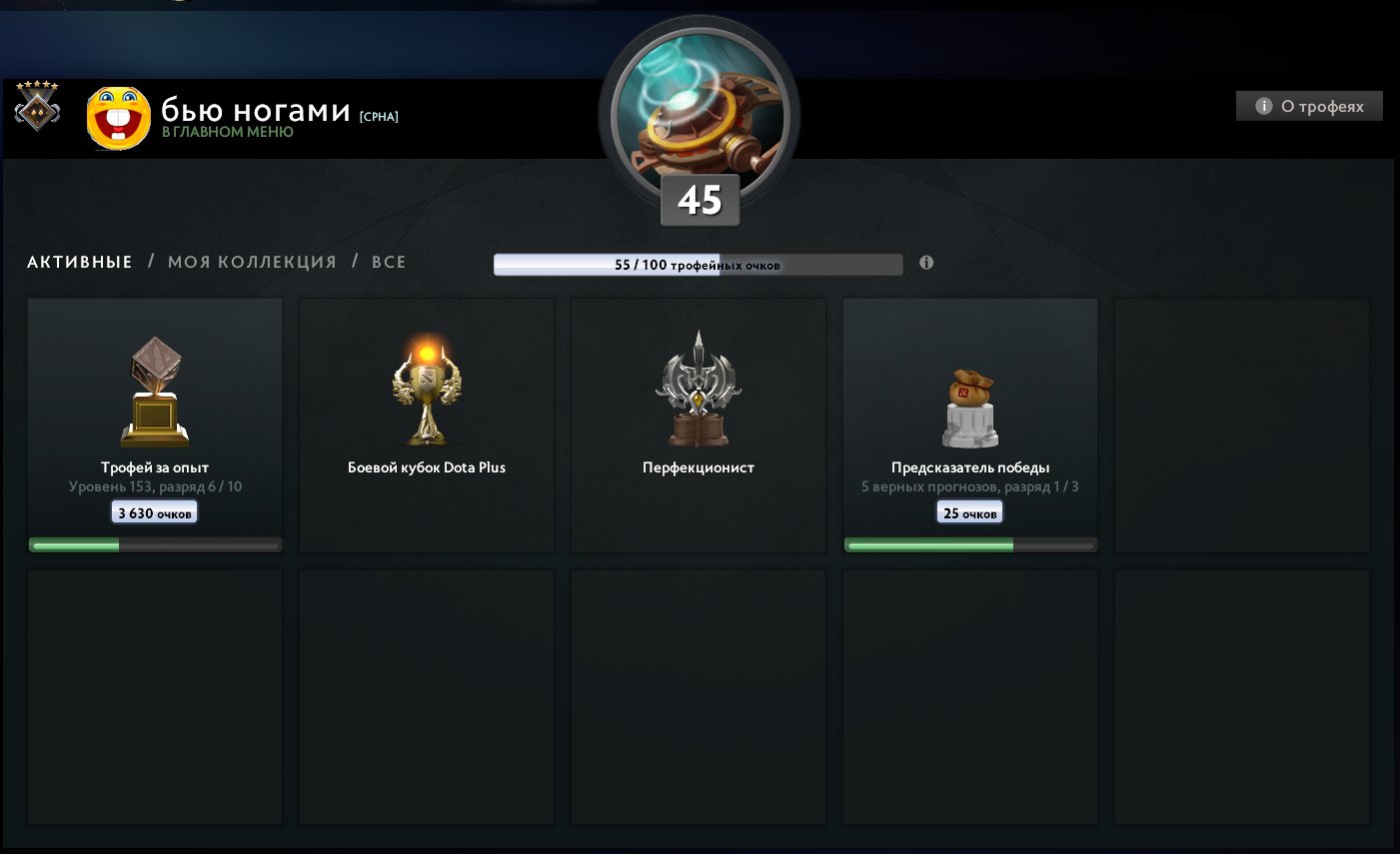Click the 25 очков badge

[969, 511]
